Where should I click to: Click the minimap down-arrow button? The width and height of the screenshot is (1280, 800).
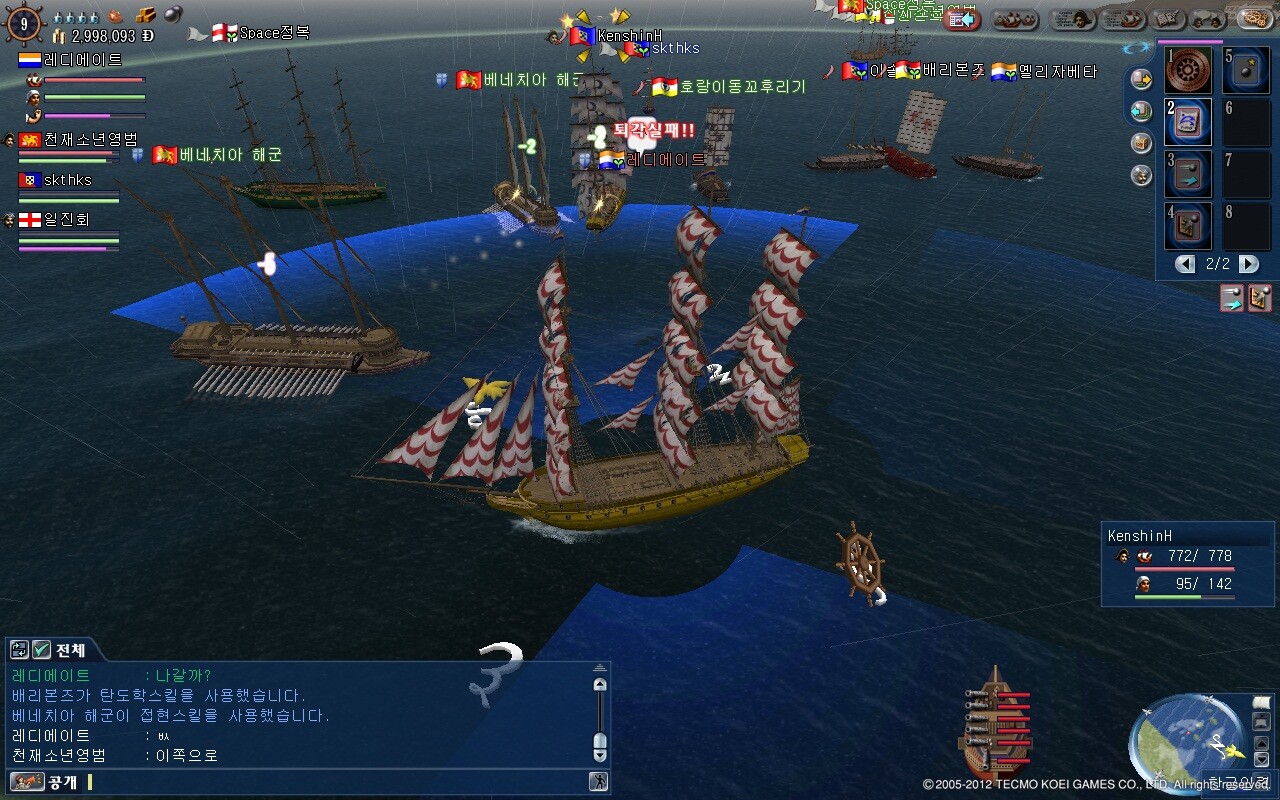tap(1261, 760)
